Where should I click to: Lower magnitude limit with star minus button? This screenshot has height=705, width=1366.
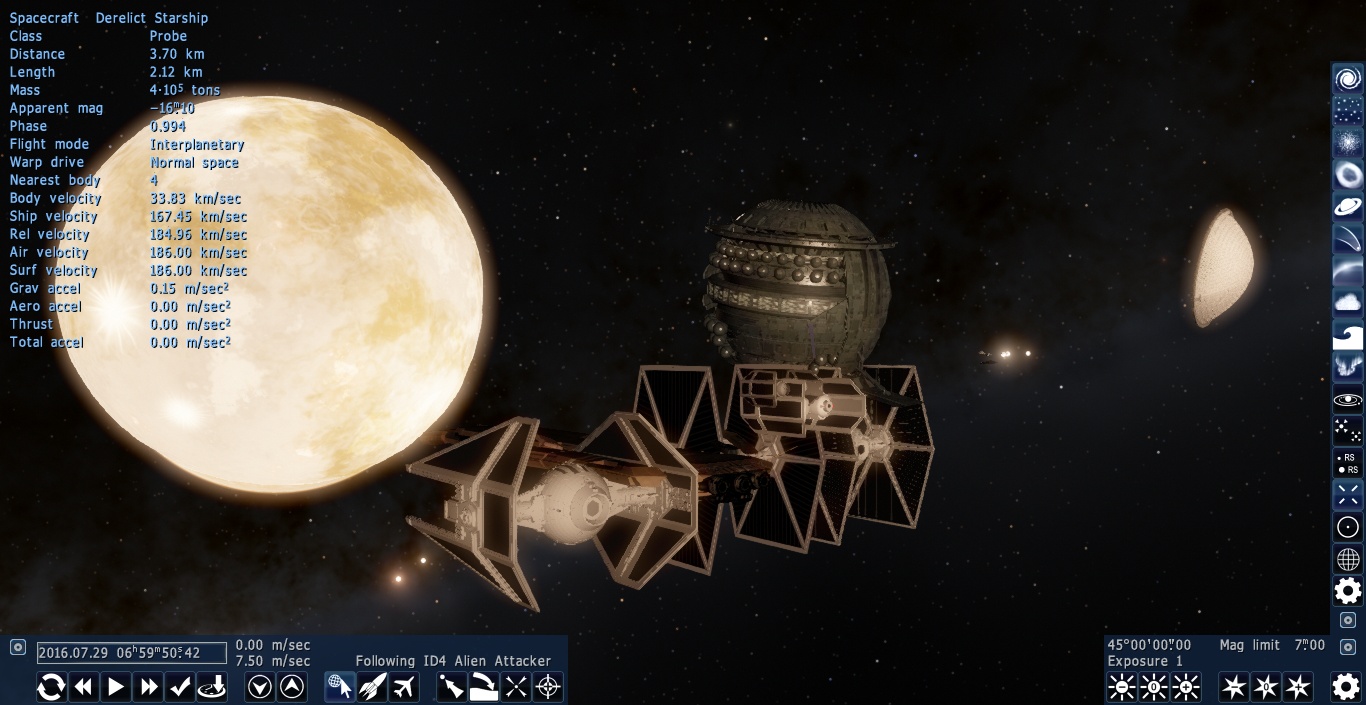pos(1235,687)
